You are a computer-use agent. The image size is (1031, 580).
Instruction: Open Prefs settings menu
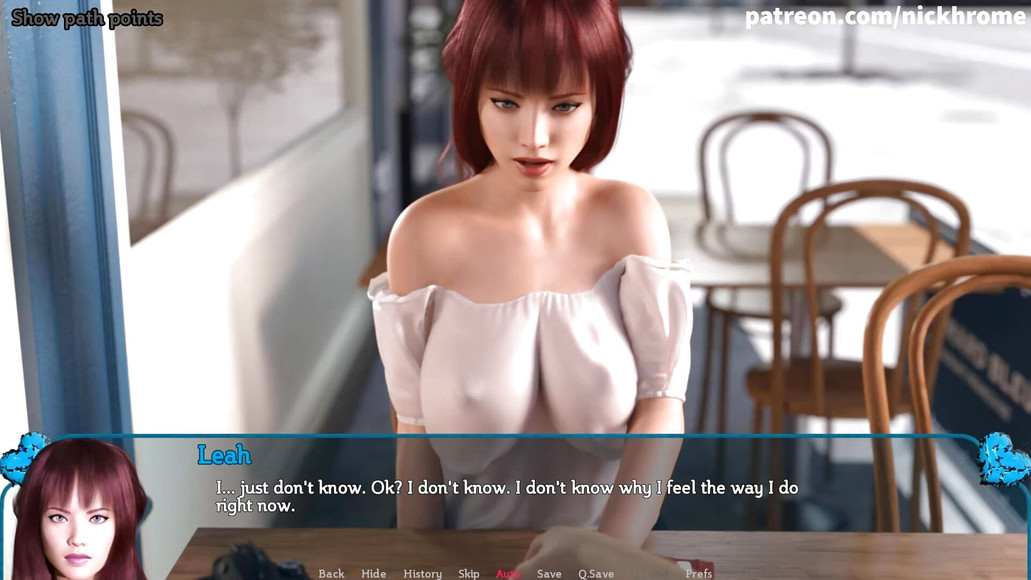pos(699,573)
